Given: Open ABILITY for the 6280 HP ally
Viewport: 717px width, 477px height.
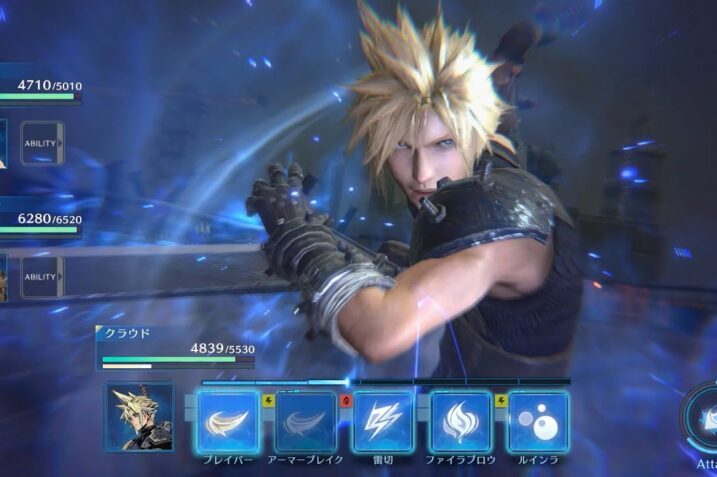Looking at the screenshot, I should 41,277.
